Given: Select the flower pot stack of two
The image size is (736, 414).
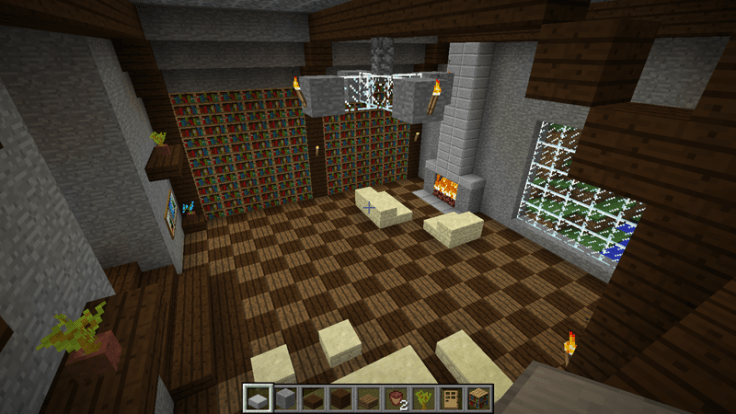Looking at the screenshot, I should (394, 397).
